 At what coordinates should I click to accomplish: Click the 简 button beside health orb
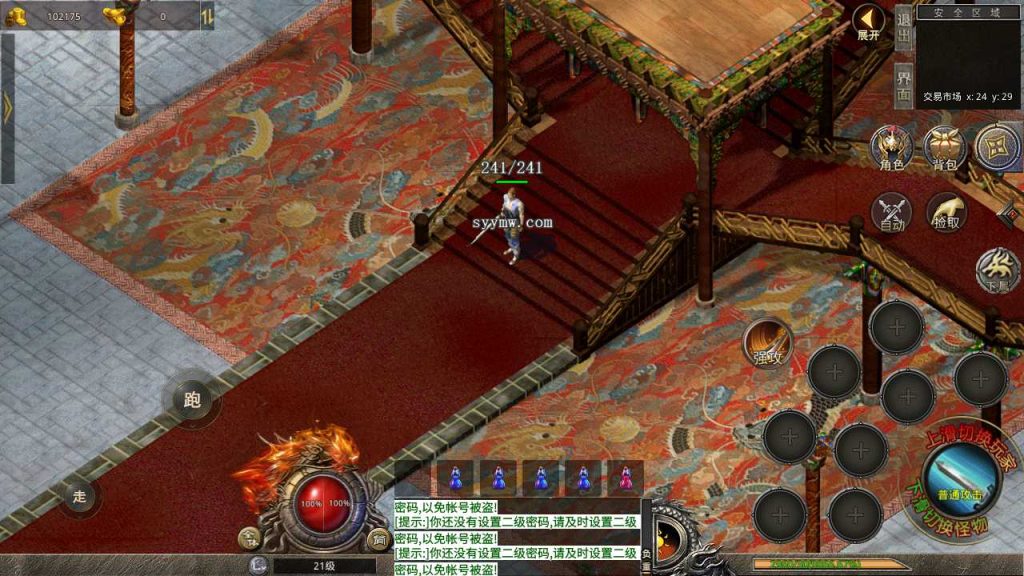(378, 540)
